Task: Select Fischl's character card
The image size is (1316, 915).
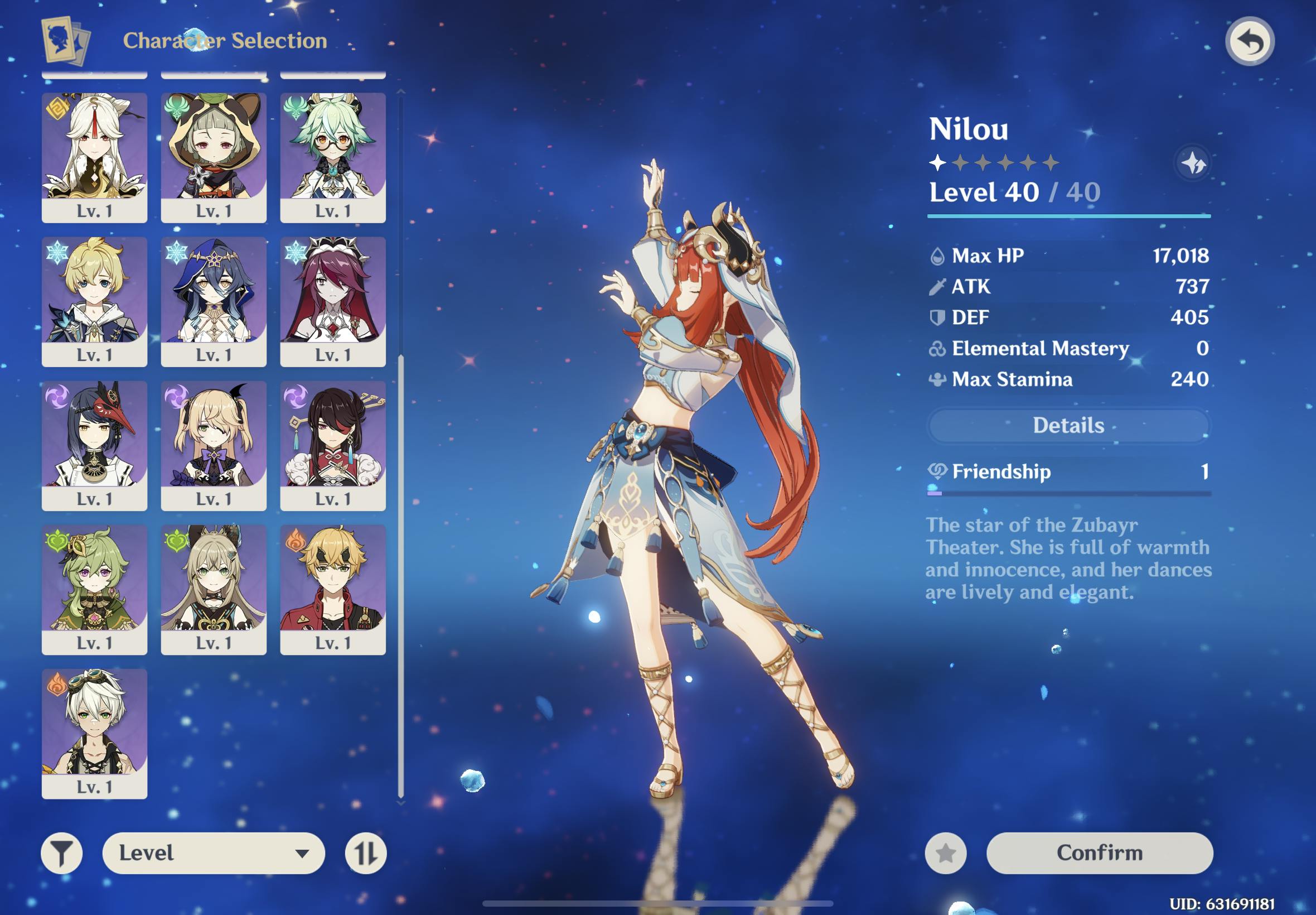Action: (214, 445)
